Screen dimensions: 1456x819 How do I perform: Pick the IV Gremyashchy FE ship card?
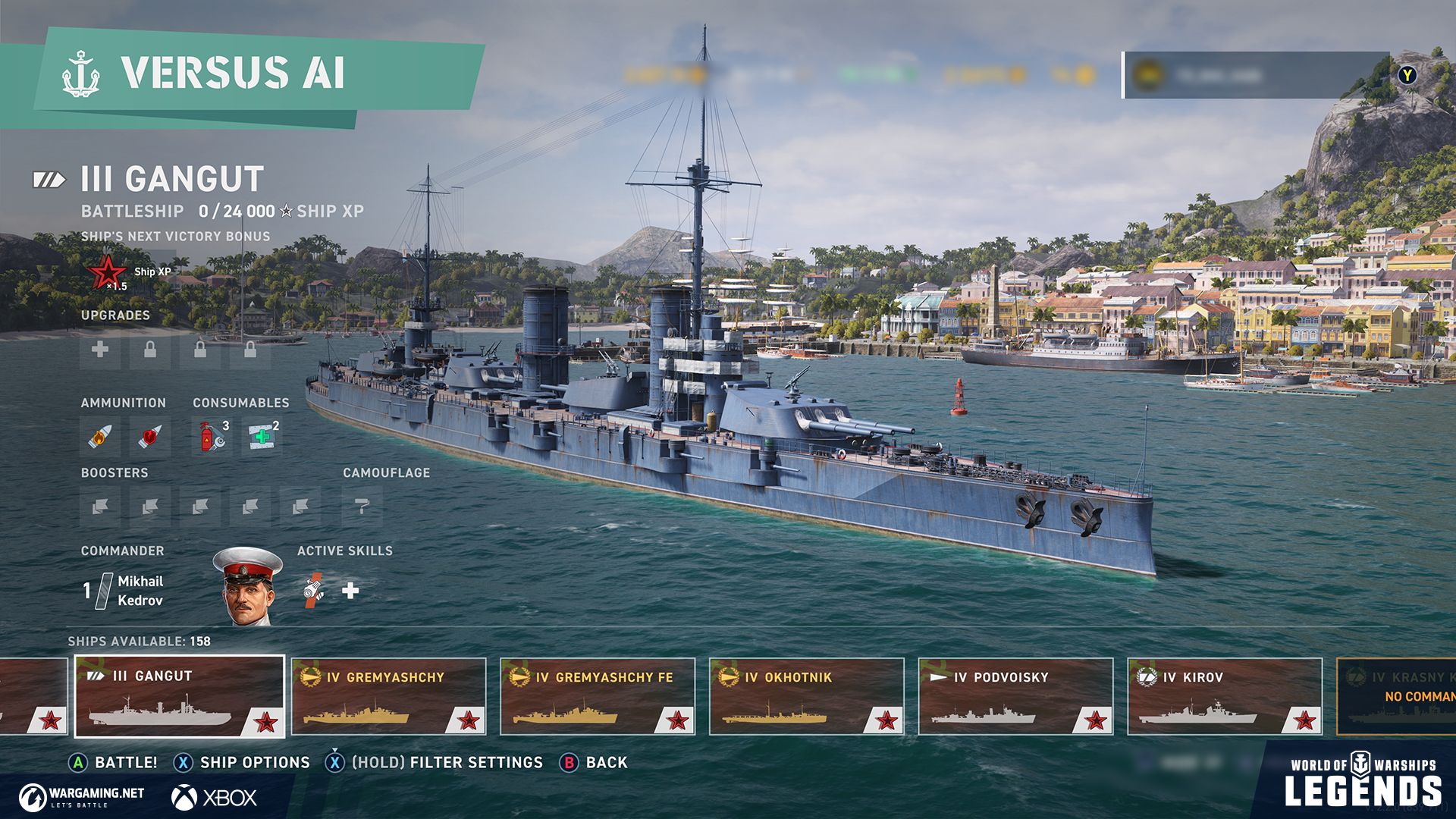(x=598, y=696)
